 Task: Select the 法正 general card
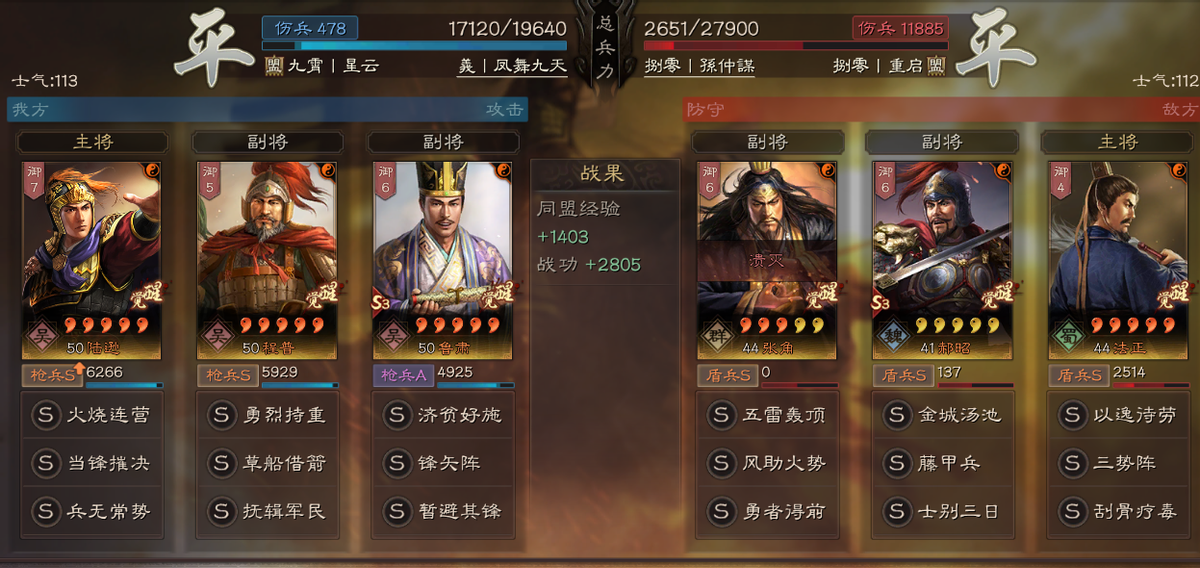click(1117, 255)
